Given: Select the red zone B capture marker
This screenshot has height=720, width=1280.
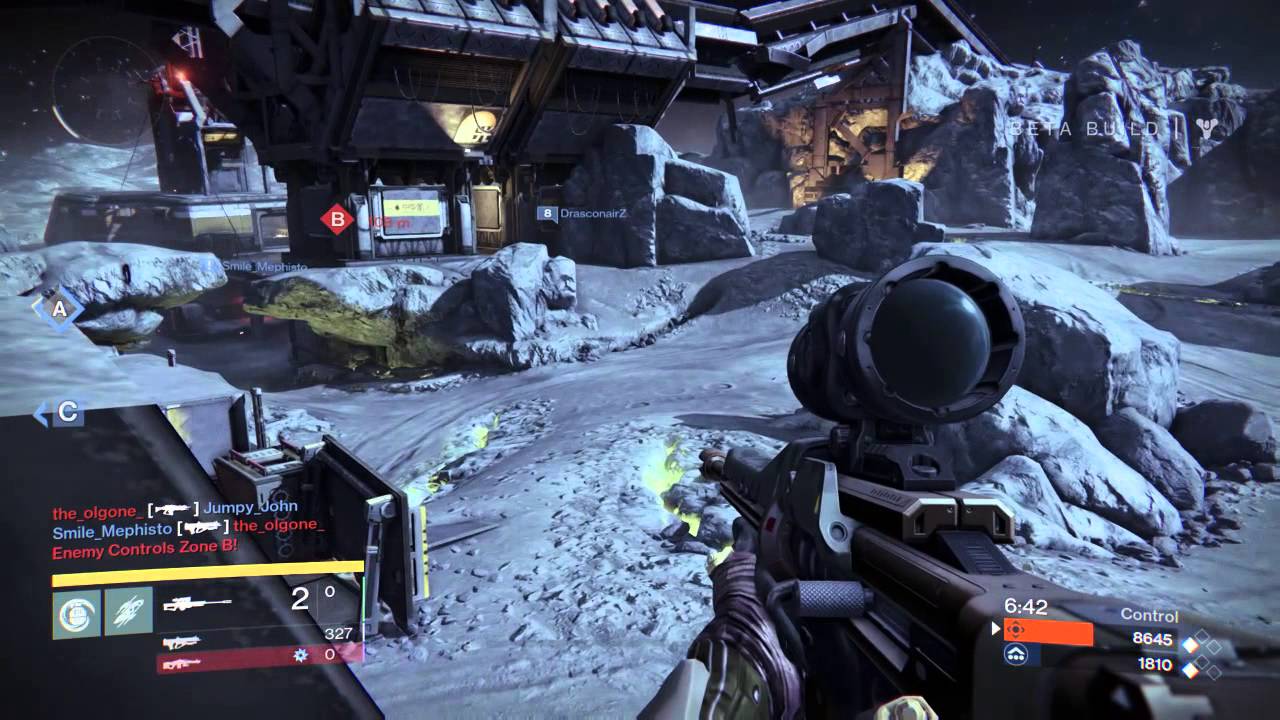Looking at the screenshot, I should point(337,218).
